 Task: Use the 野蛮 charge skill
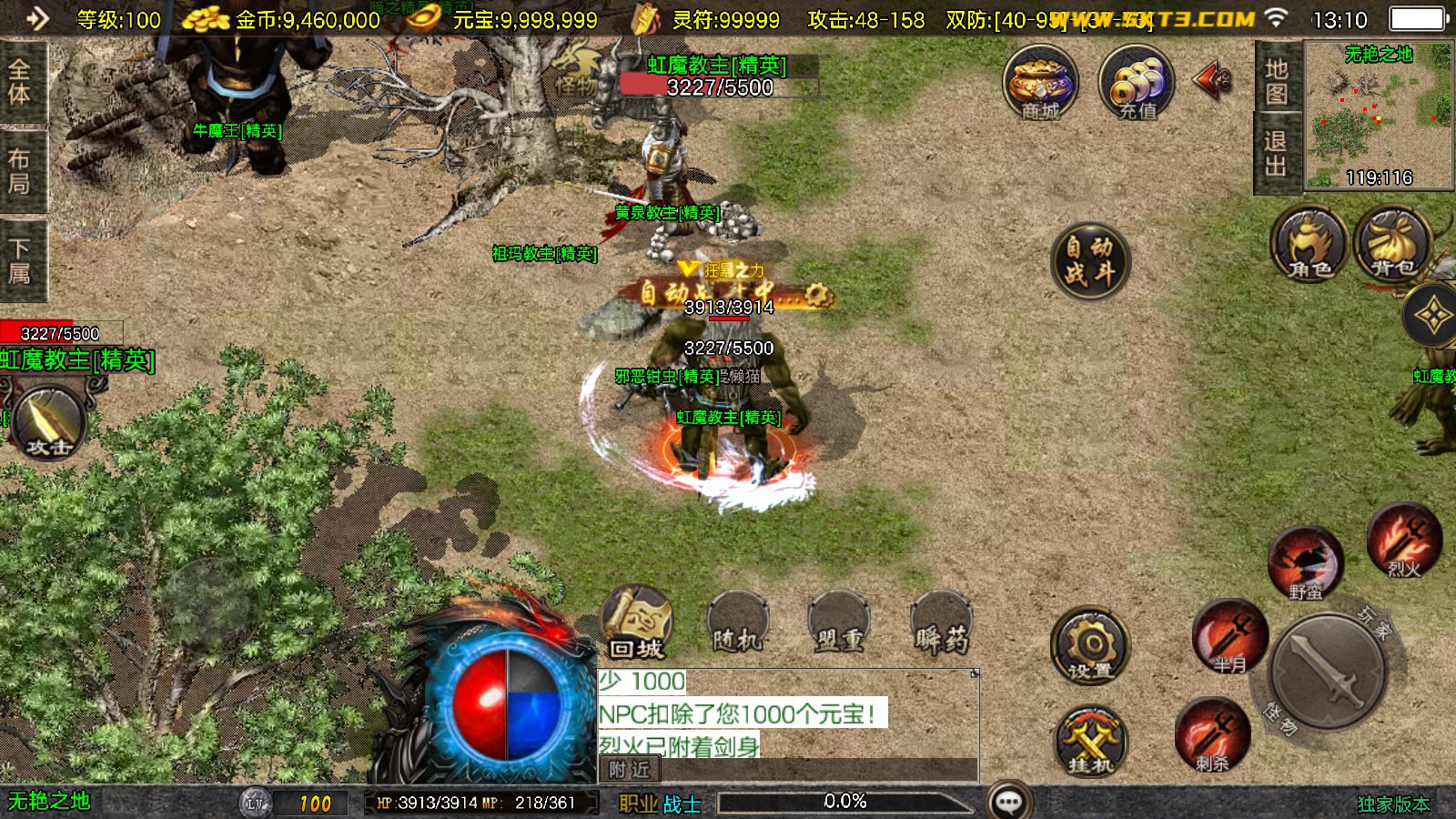point(1306,563)
